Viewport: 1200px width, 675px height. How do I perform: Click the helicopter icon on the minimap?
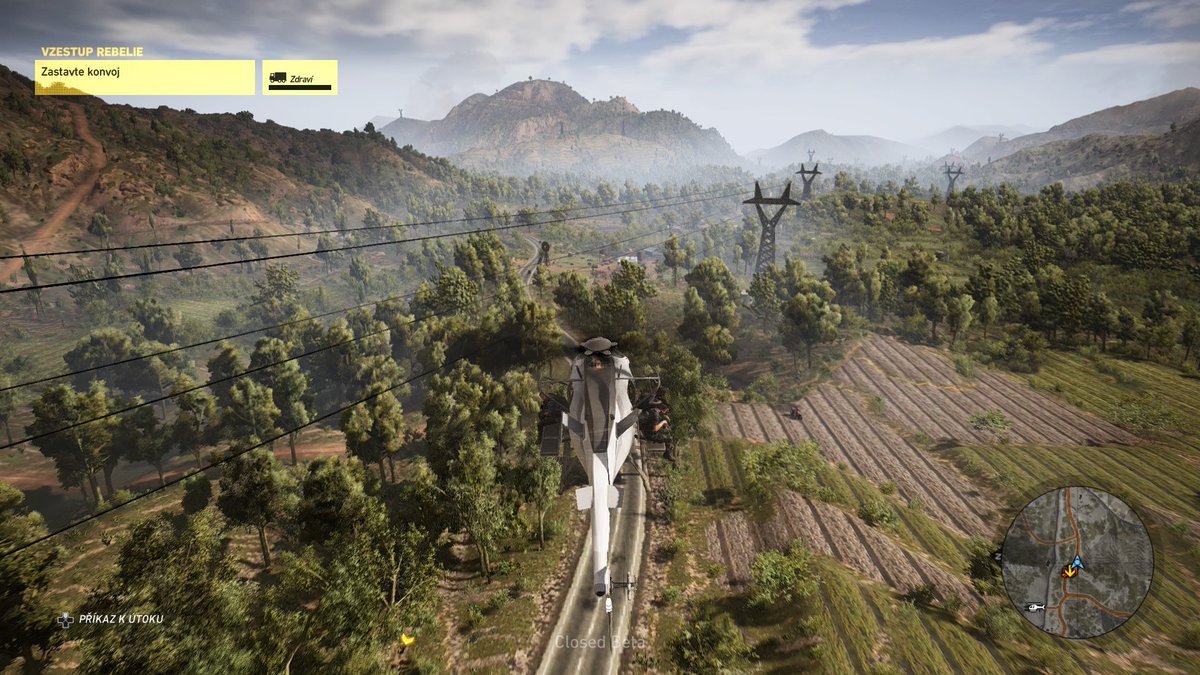1036,607
